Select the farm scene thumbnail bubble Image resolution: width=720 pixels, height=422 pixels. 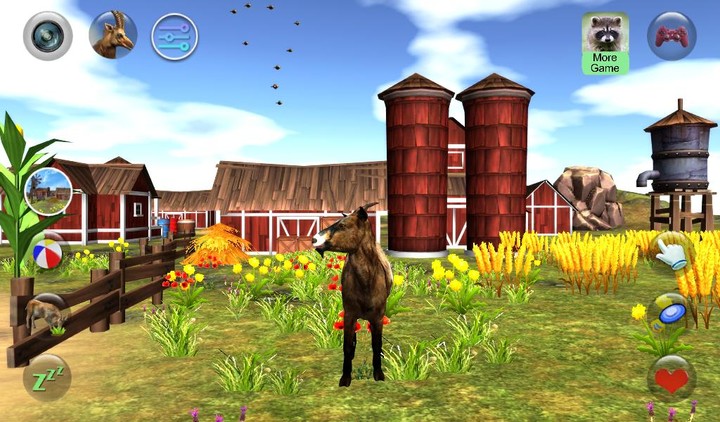(x=47, y=191)
